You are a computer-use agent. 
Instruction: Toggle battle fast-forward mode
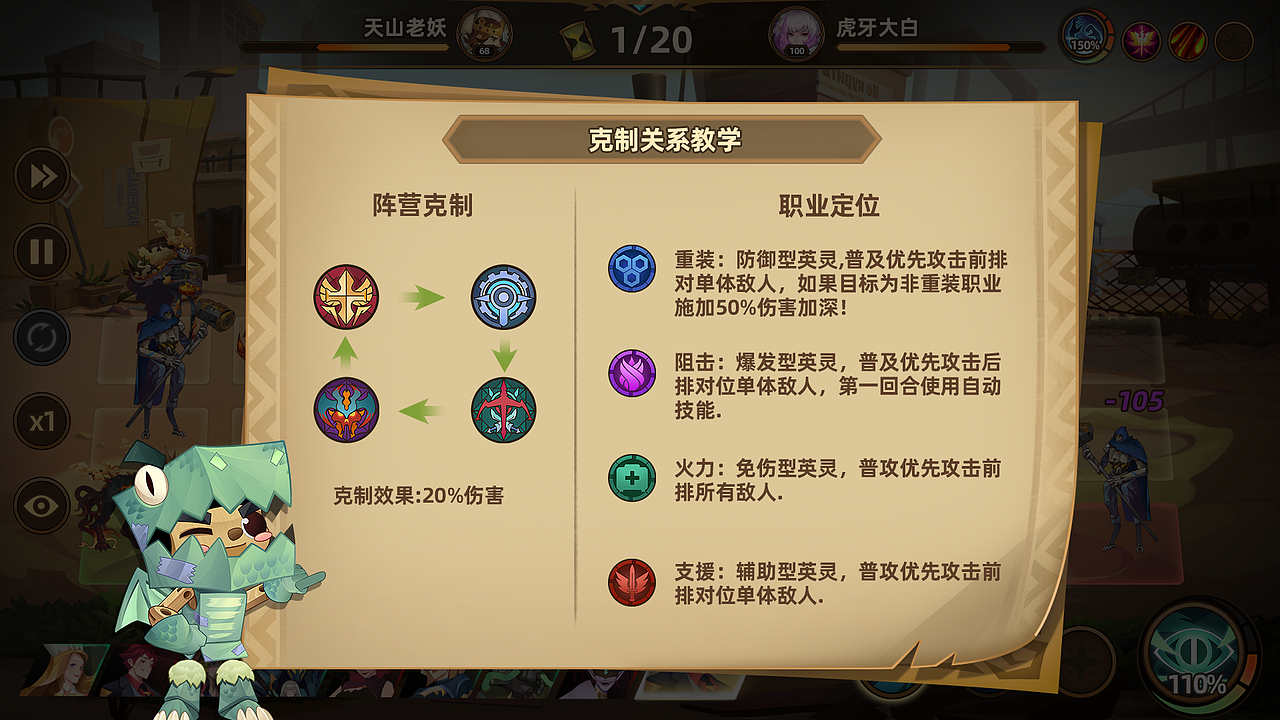tap(41, 176)
